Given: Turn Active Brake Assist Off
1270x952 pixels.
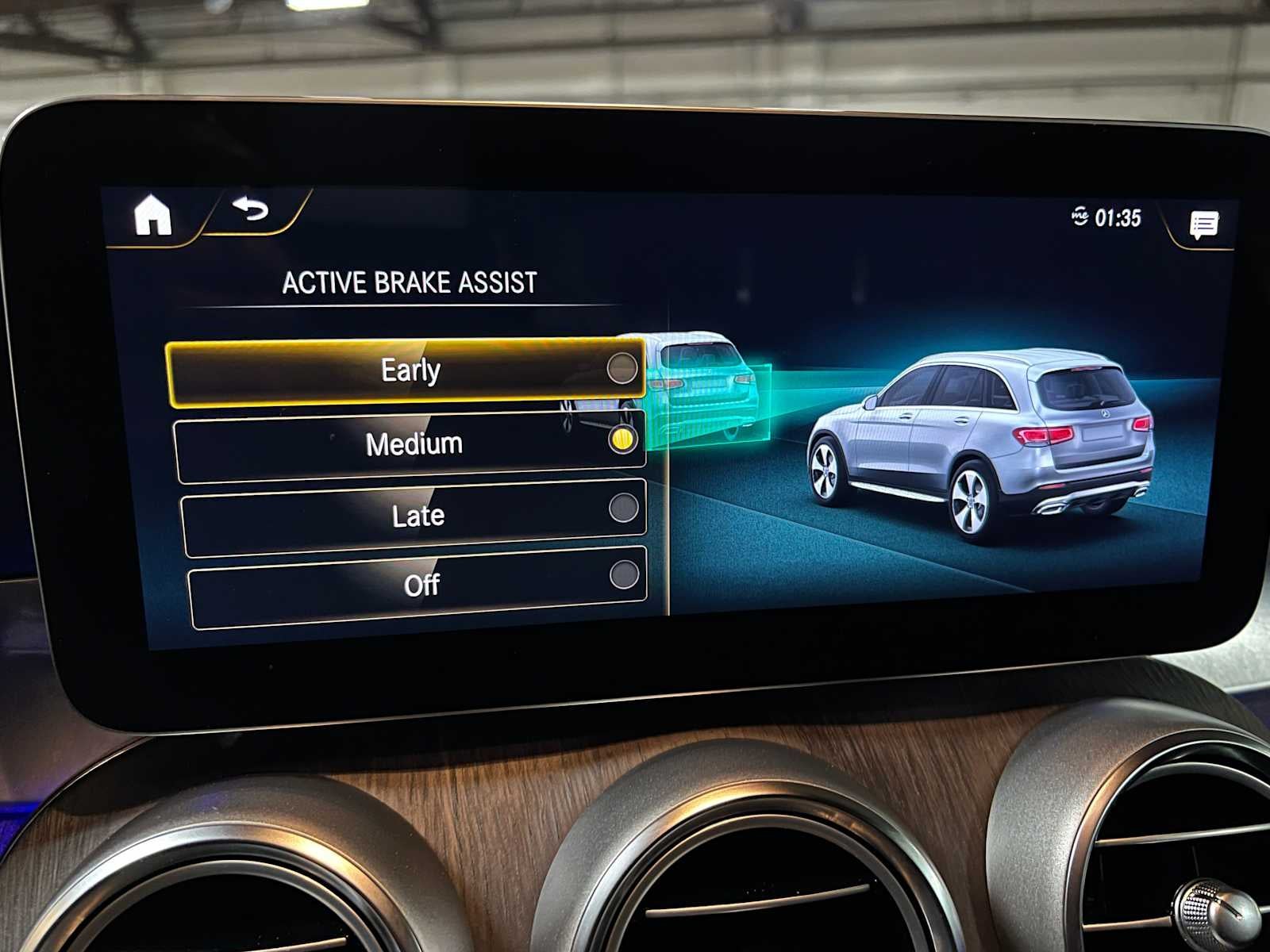Looking at the screenshot, I should tap(421, 584).
